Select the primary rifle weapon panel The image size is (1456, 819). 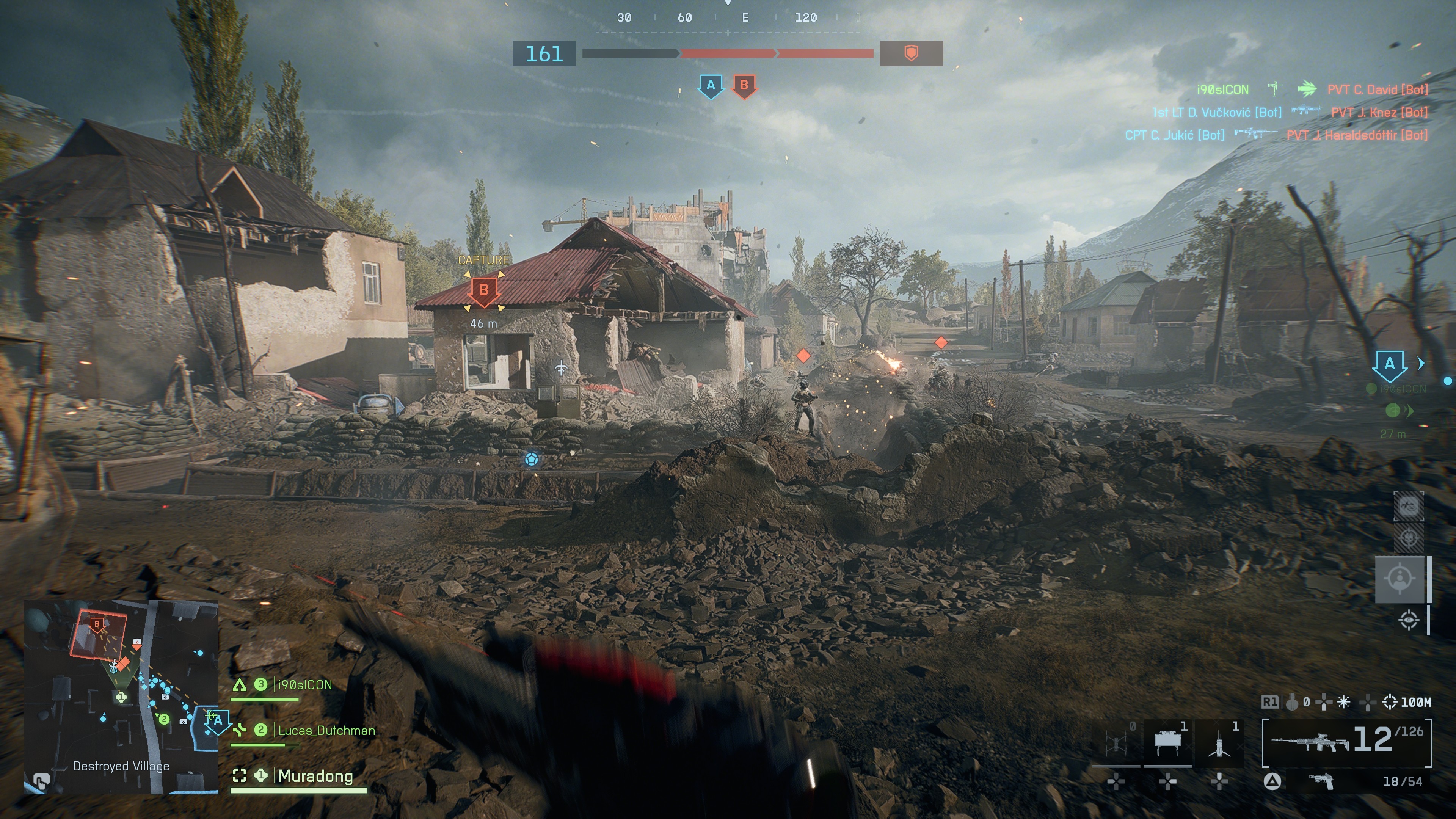pos(1346,743)
